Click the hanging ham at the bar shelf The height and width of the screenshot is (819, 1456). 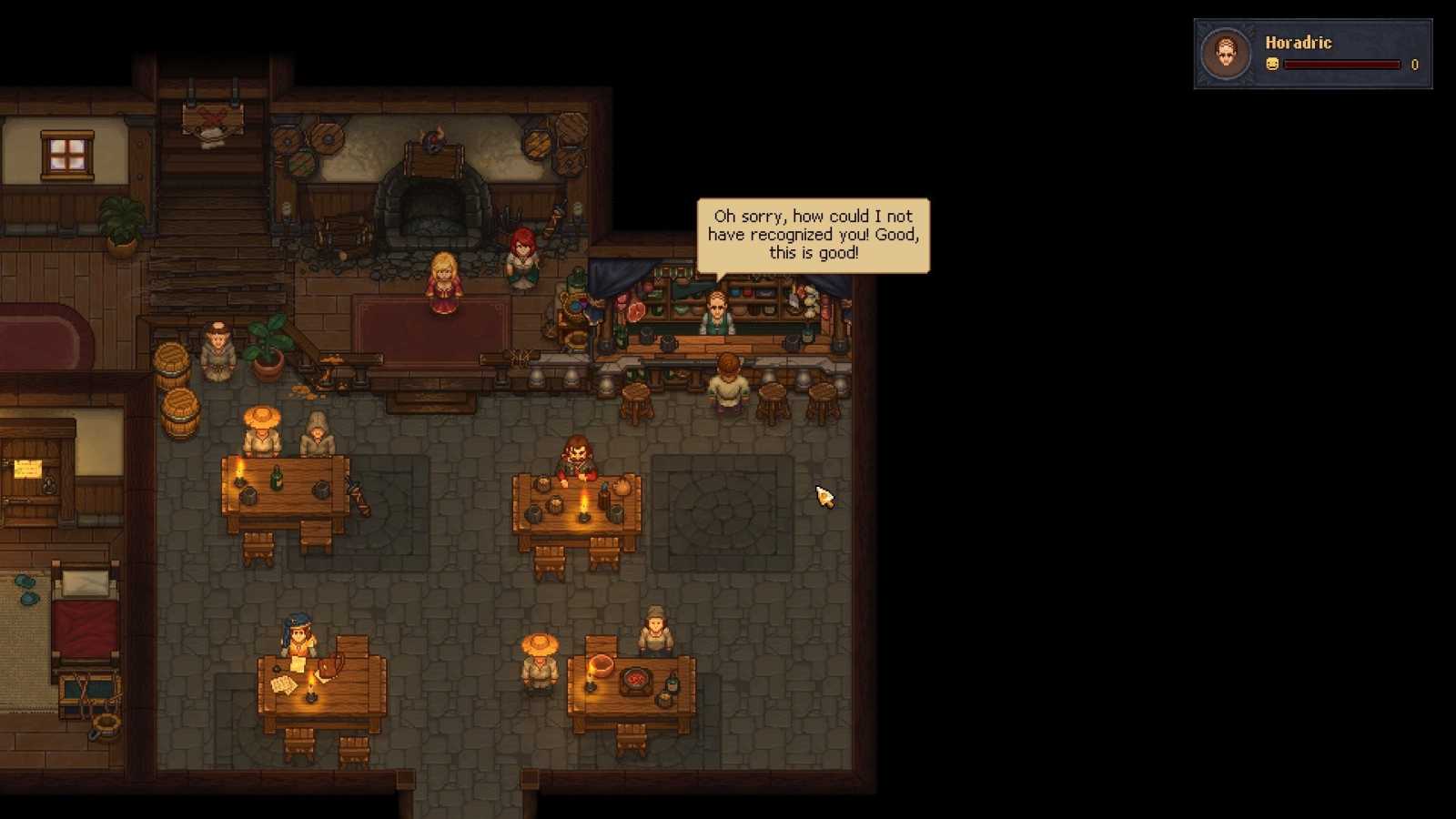point(636,309)
